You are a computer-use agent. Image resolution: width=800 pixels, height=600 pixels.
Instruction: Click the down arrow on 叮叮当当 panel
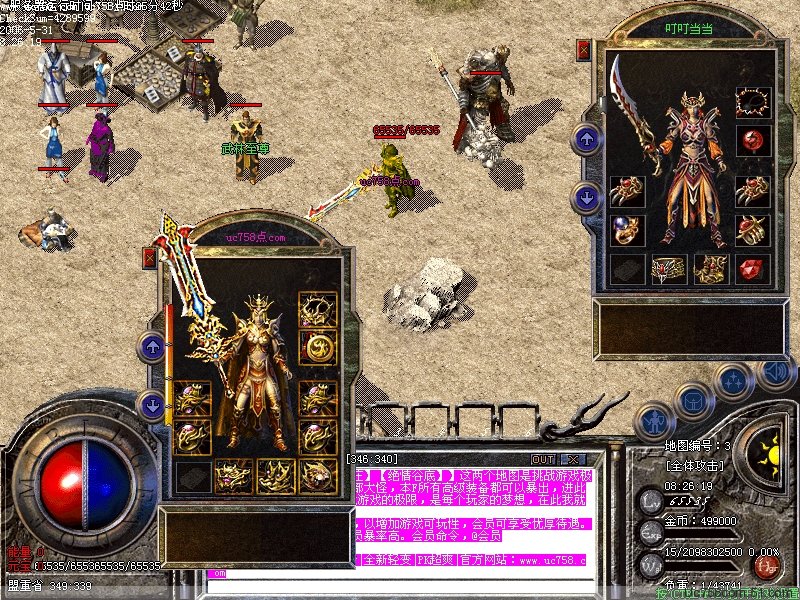(585, 198)
